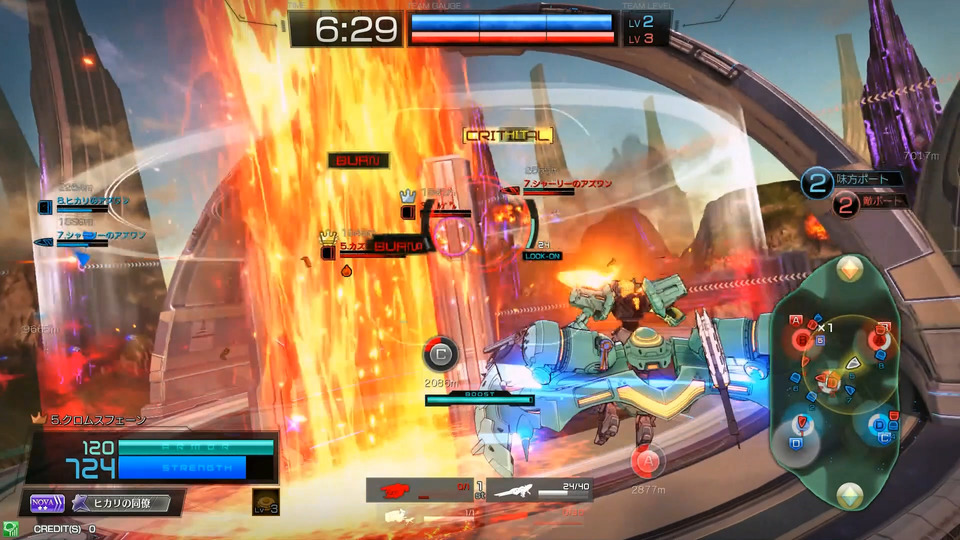Click the red port A waypoint marker
Viewport: 960px width, 540px height.
(x=647, y=461)
